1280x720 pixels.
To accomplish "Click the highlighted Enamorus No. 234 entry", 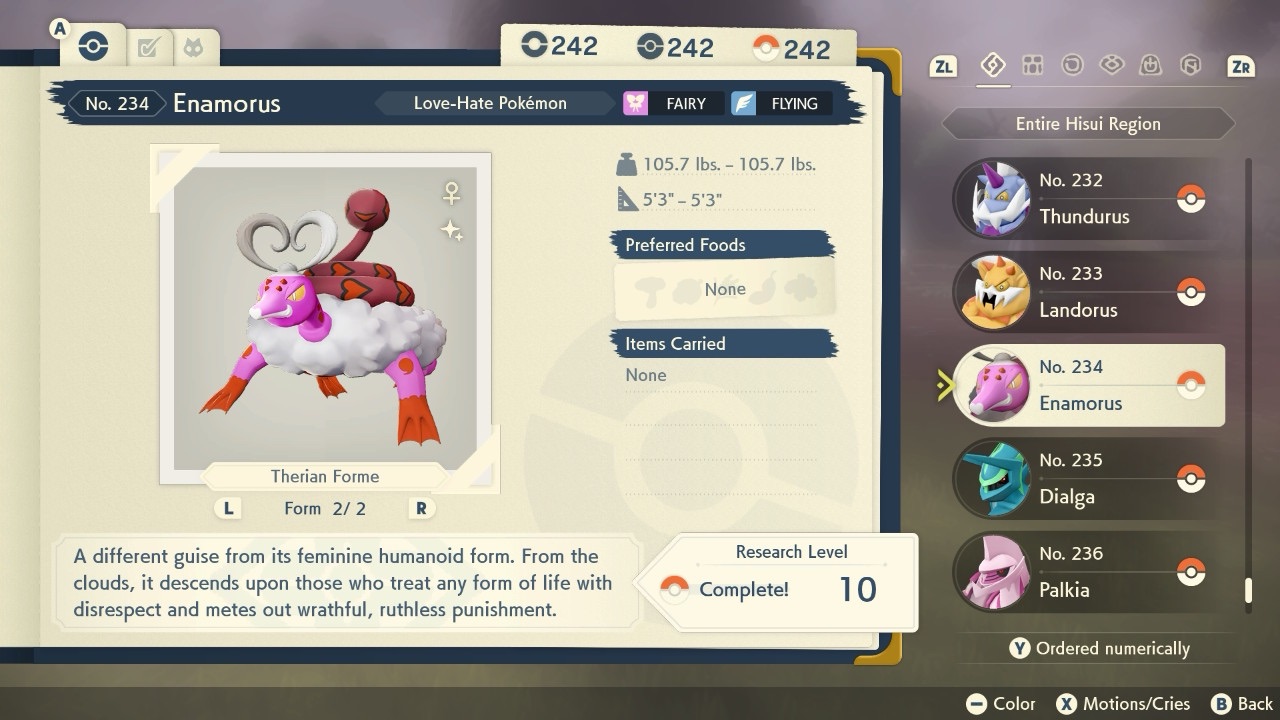I will 1088,386.
